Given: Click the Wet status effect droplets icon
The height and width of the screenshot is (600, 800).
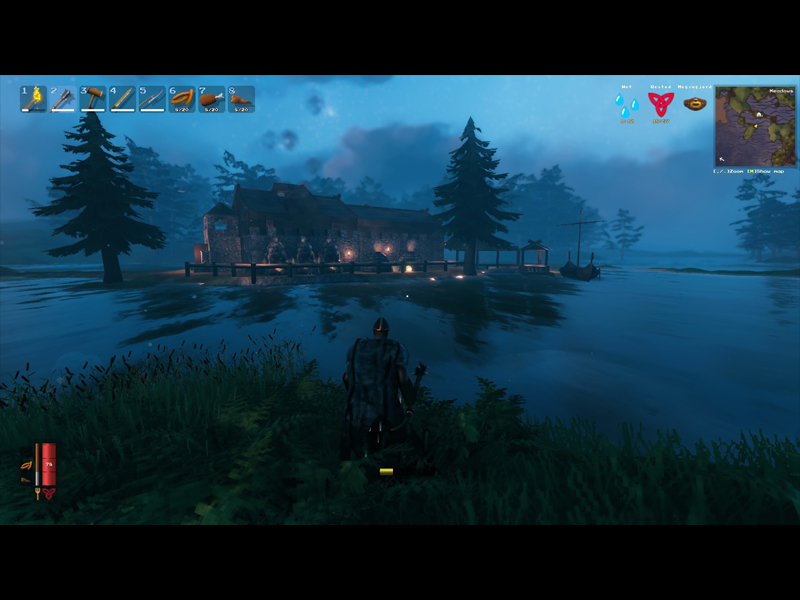Looking at the screenshot, I should click(627, 104).
